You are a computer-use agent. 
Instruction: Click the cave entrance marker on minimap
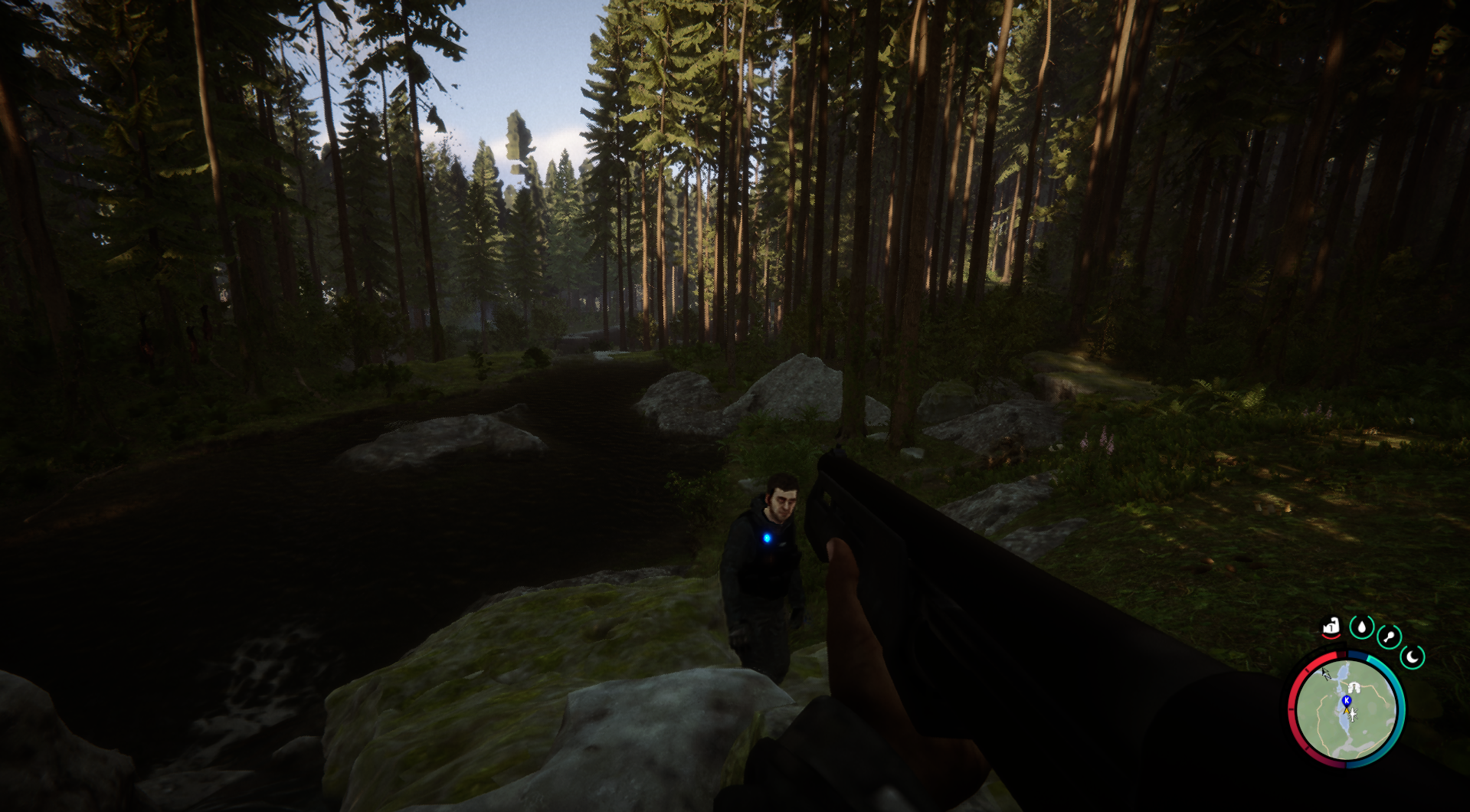tap(1354, 687)
